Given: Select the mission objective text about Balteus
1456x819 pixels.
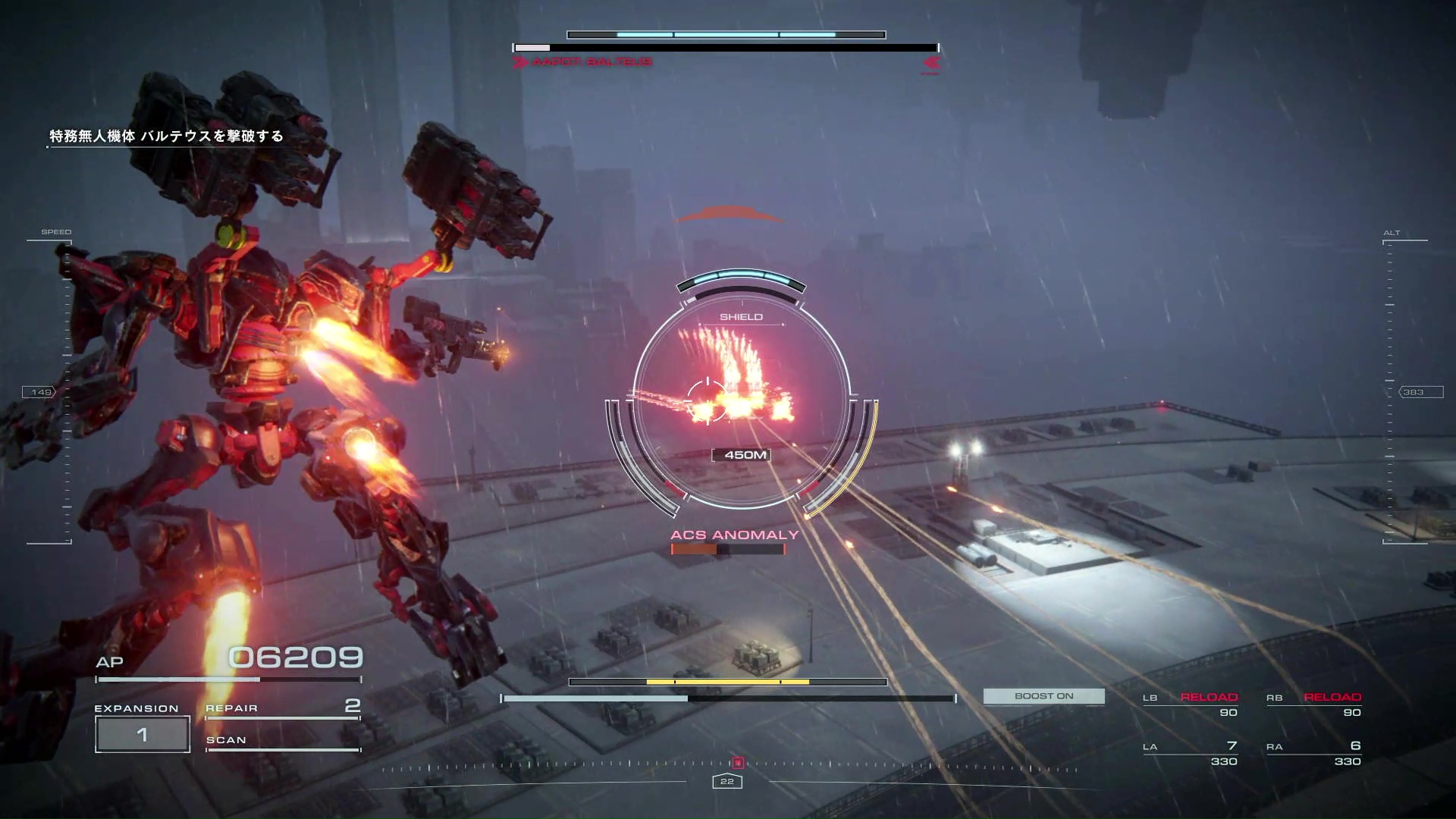Looking at the screenshot, I should 166,136.
